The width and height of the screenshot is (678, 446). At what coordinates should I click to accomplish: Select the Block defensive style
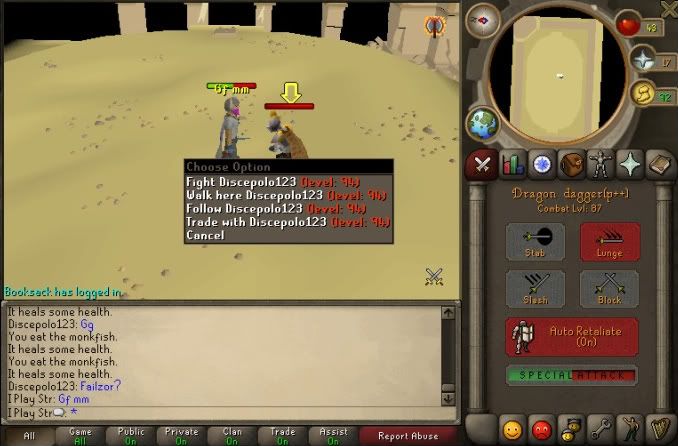609,289
